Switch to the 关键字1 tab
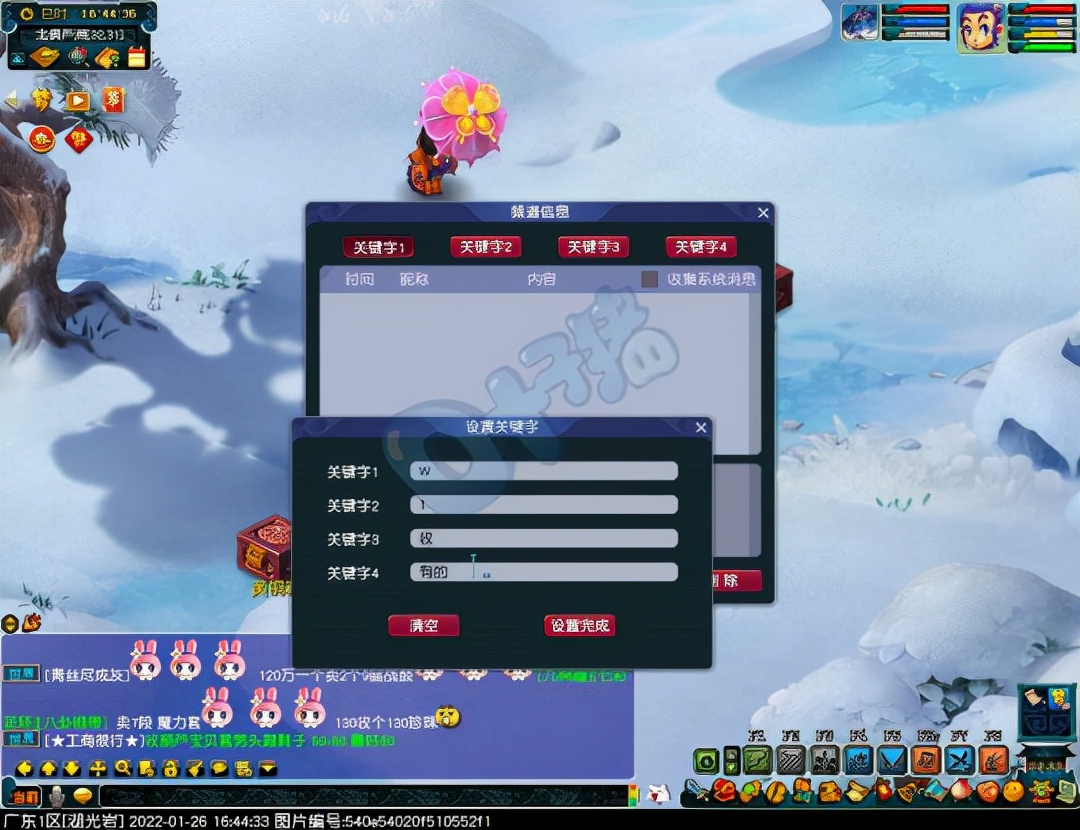The width and height of the screenshot is (1080, 830). (378, 247)
